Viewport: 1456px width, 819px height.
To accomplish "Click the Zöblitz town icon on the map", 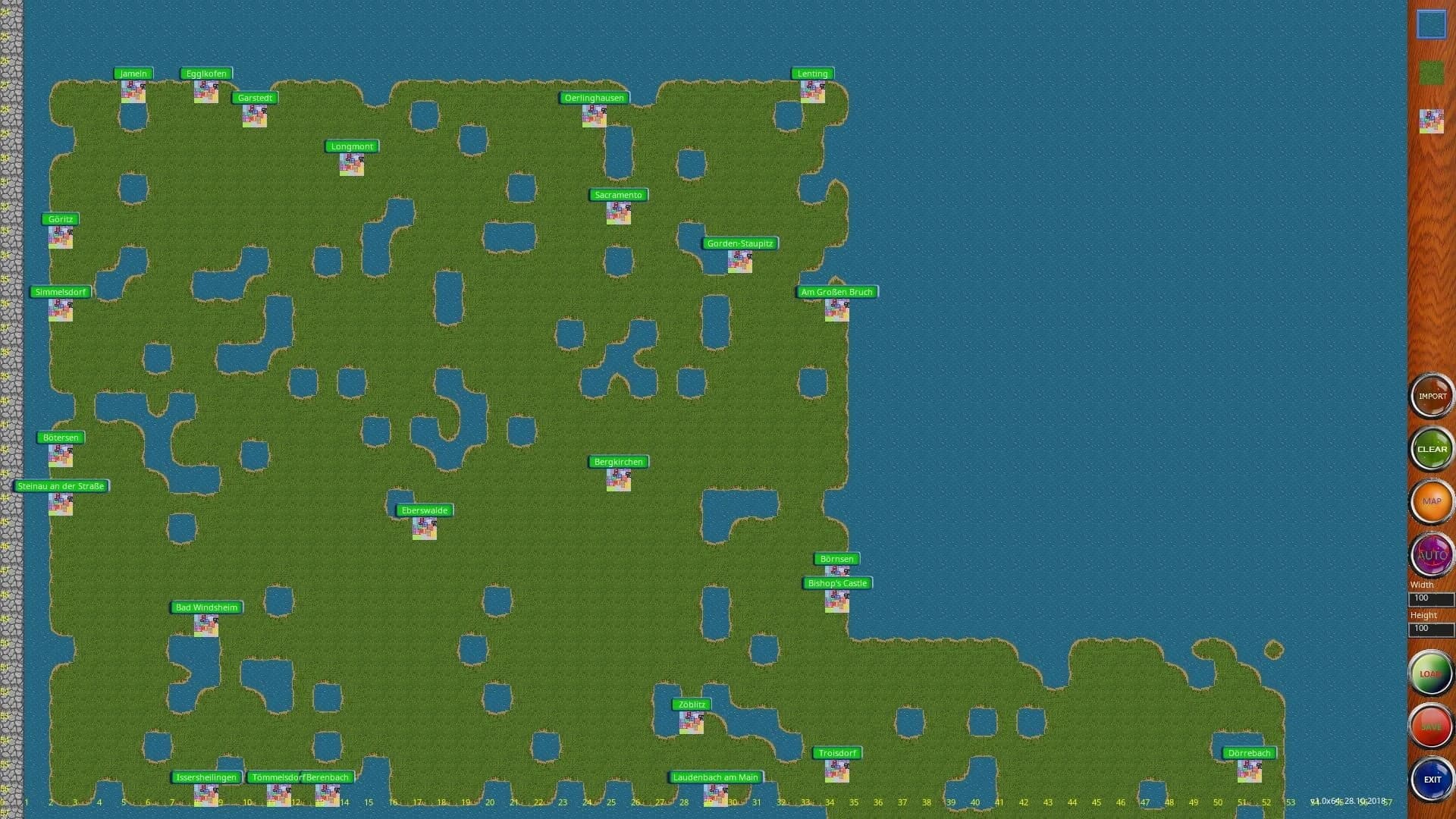I will tap(691, 722).
